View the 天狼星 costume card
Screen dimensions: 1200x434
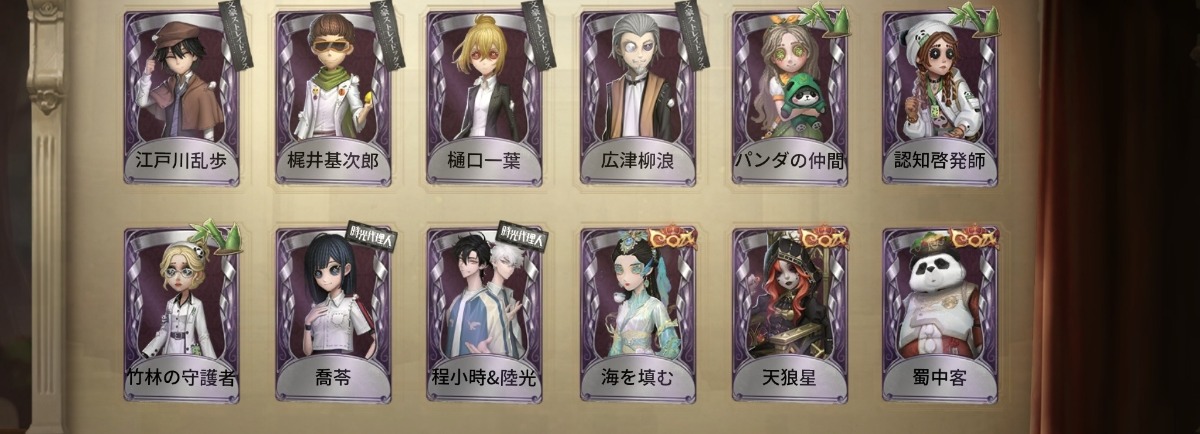point(789,314)
